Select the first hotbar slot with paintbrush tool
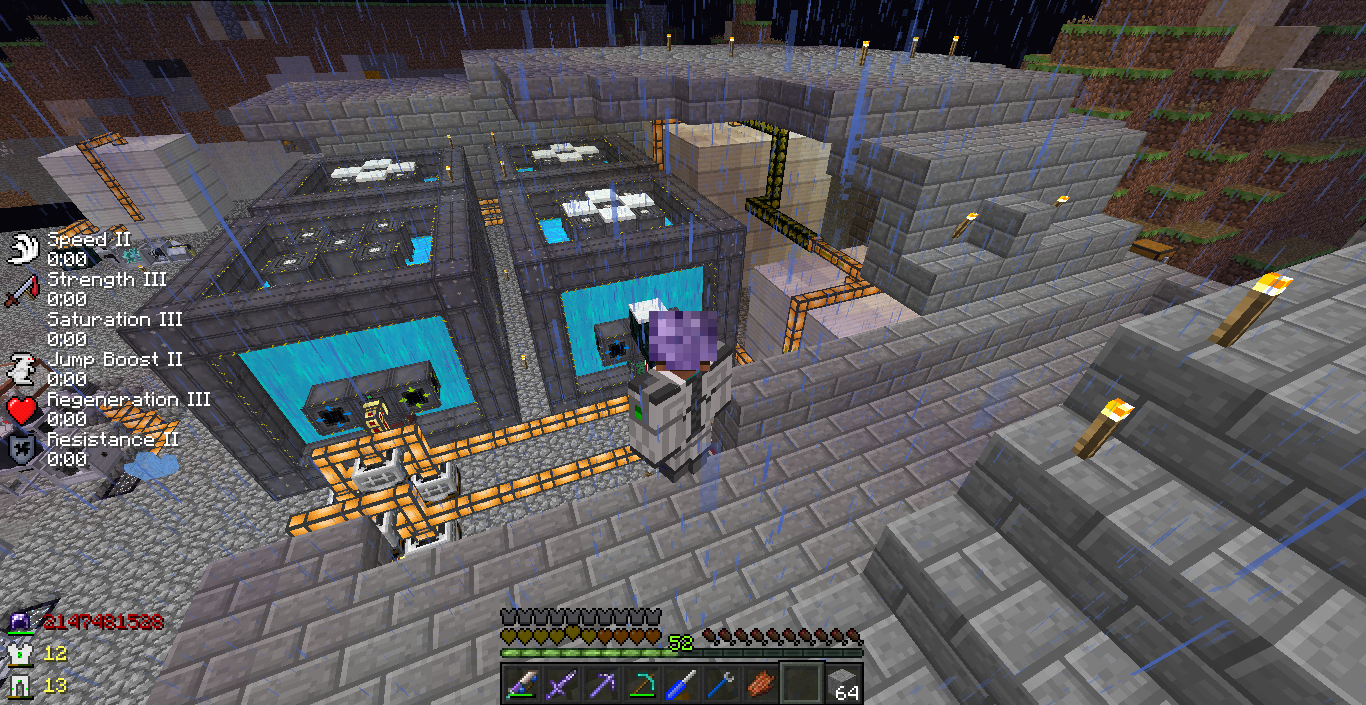The width and height of the screenshot is (1366, 705). pos(520,685)
